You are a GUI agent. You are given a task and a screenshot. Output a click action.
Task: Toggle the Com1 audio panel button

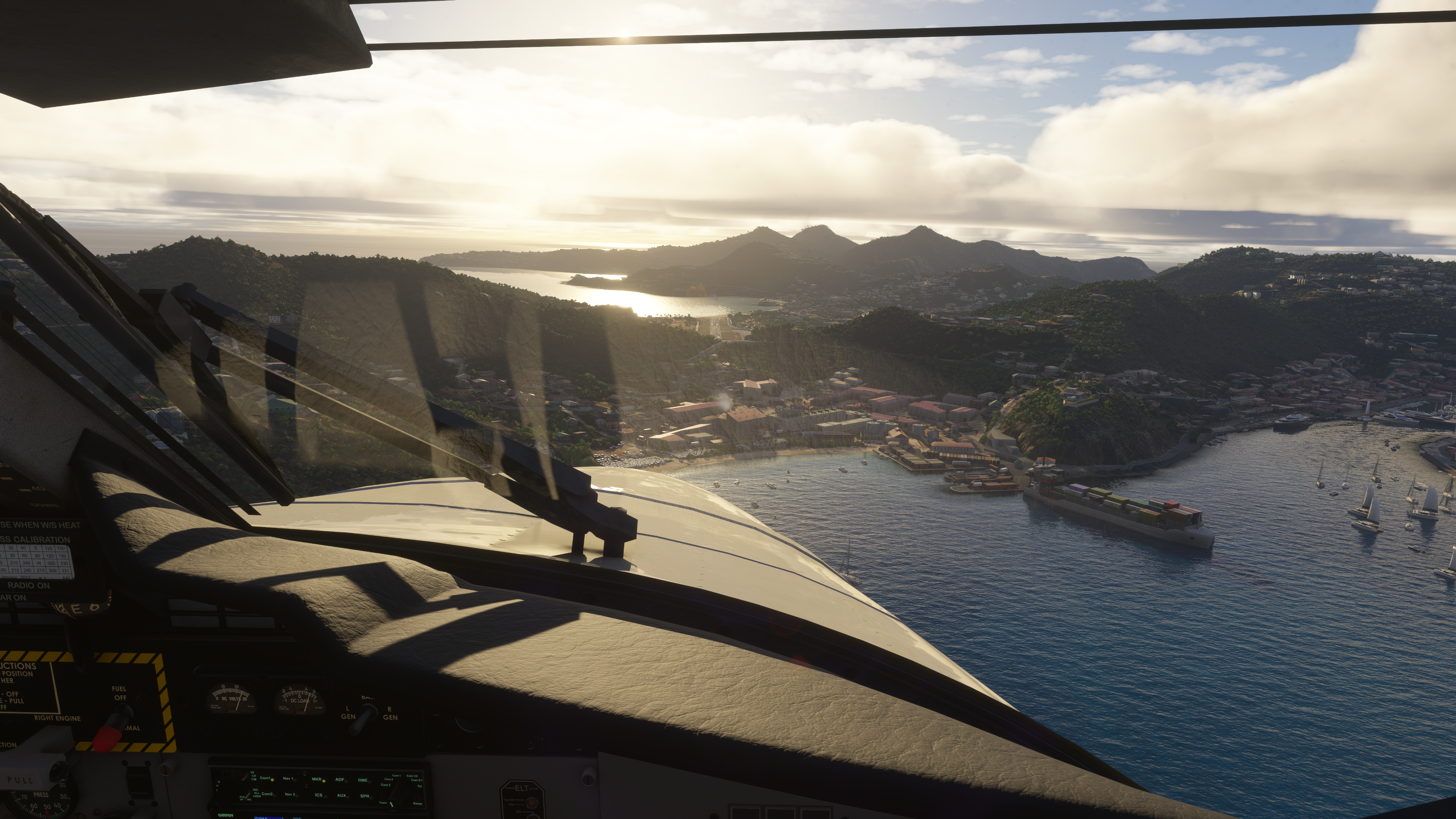coord(266,778)
